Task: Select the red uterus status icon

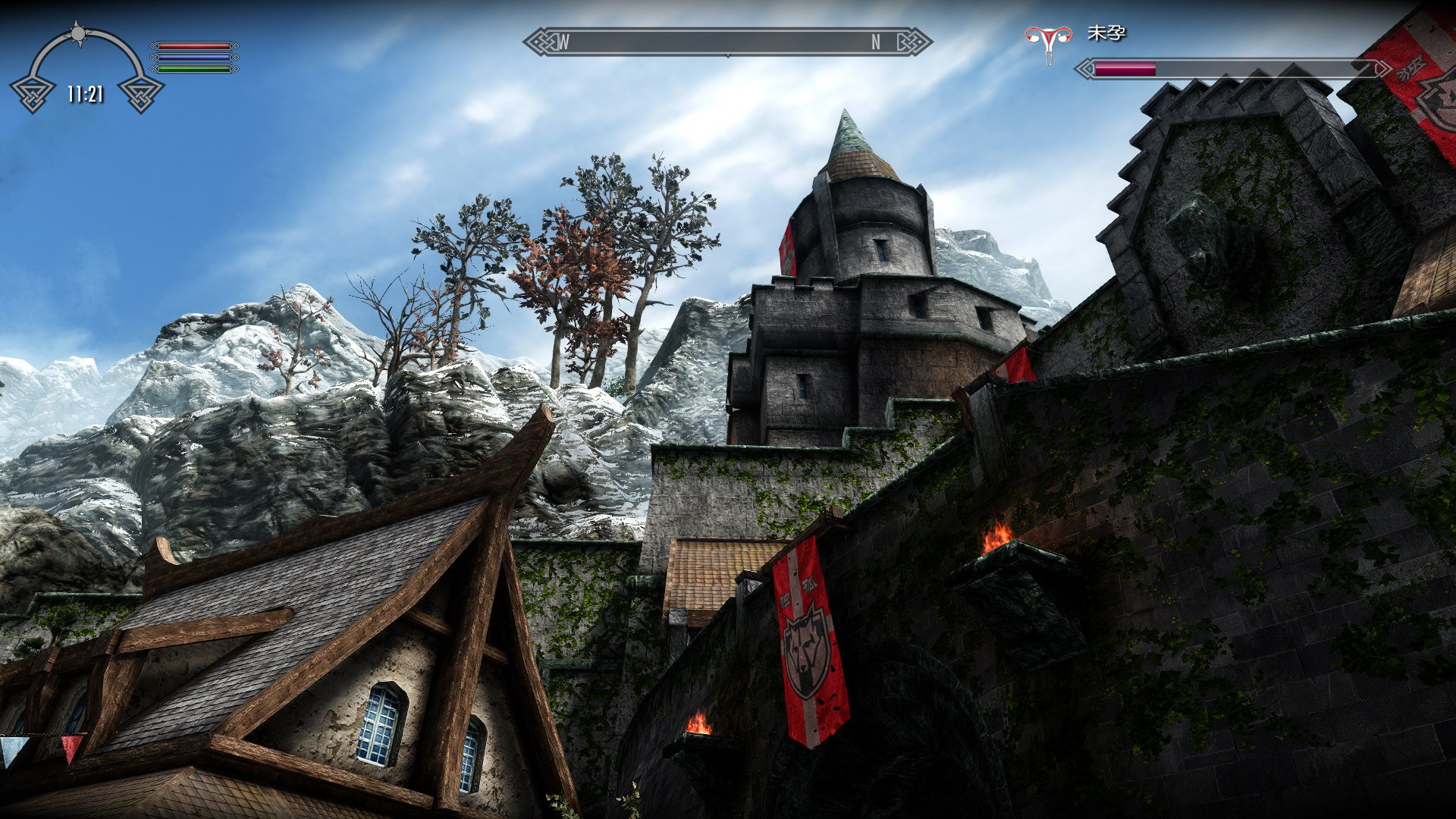Action: tap(1049, 42)
